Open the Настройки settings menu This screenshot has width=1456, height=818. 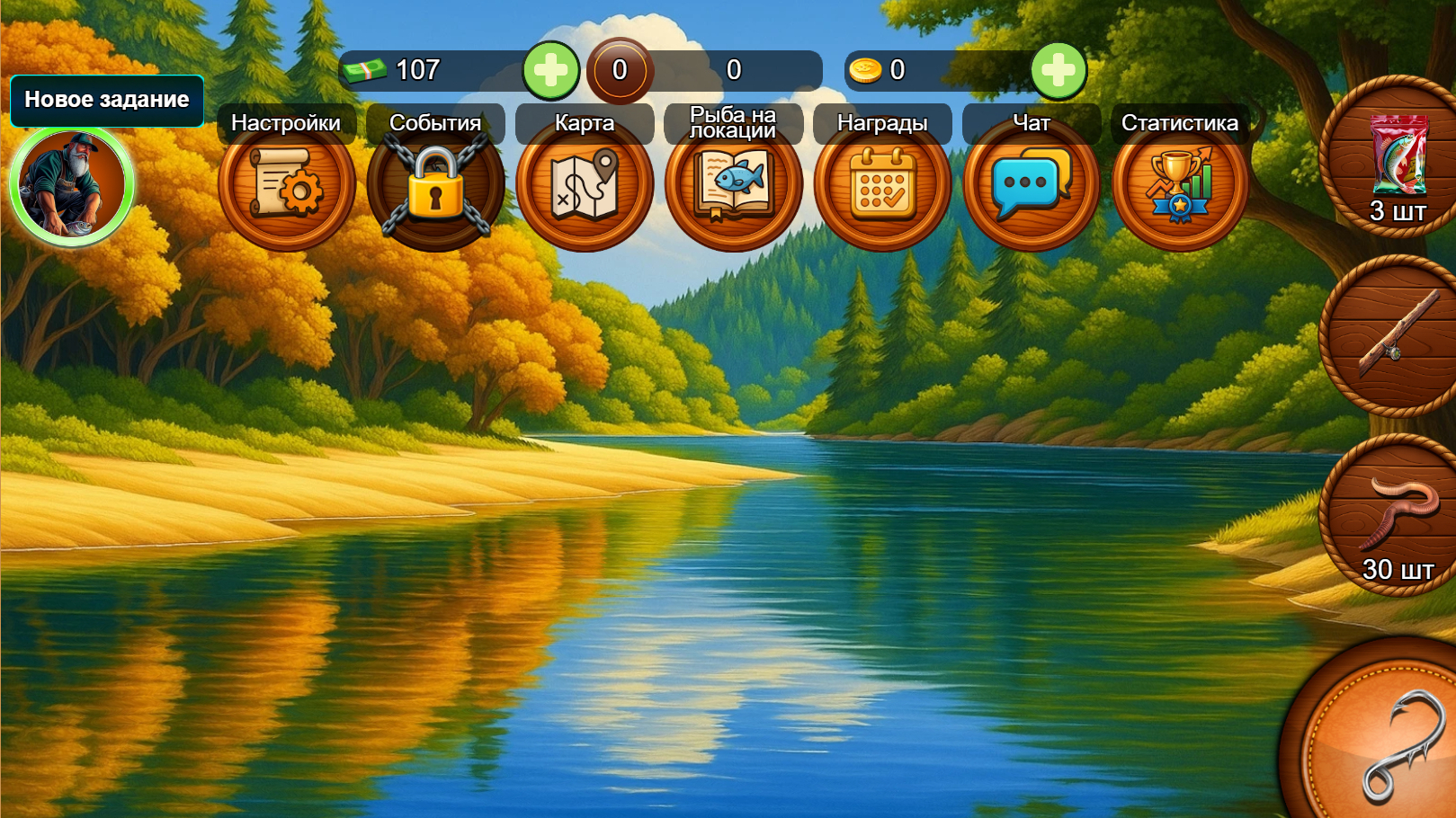286,184
